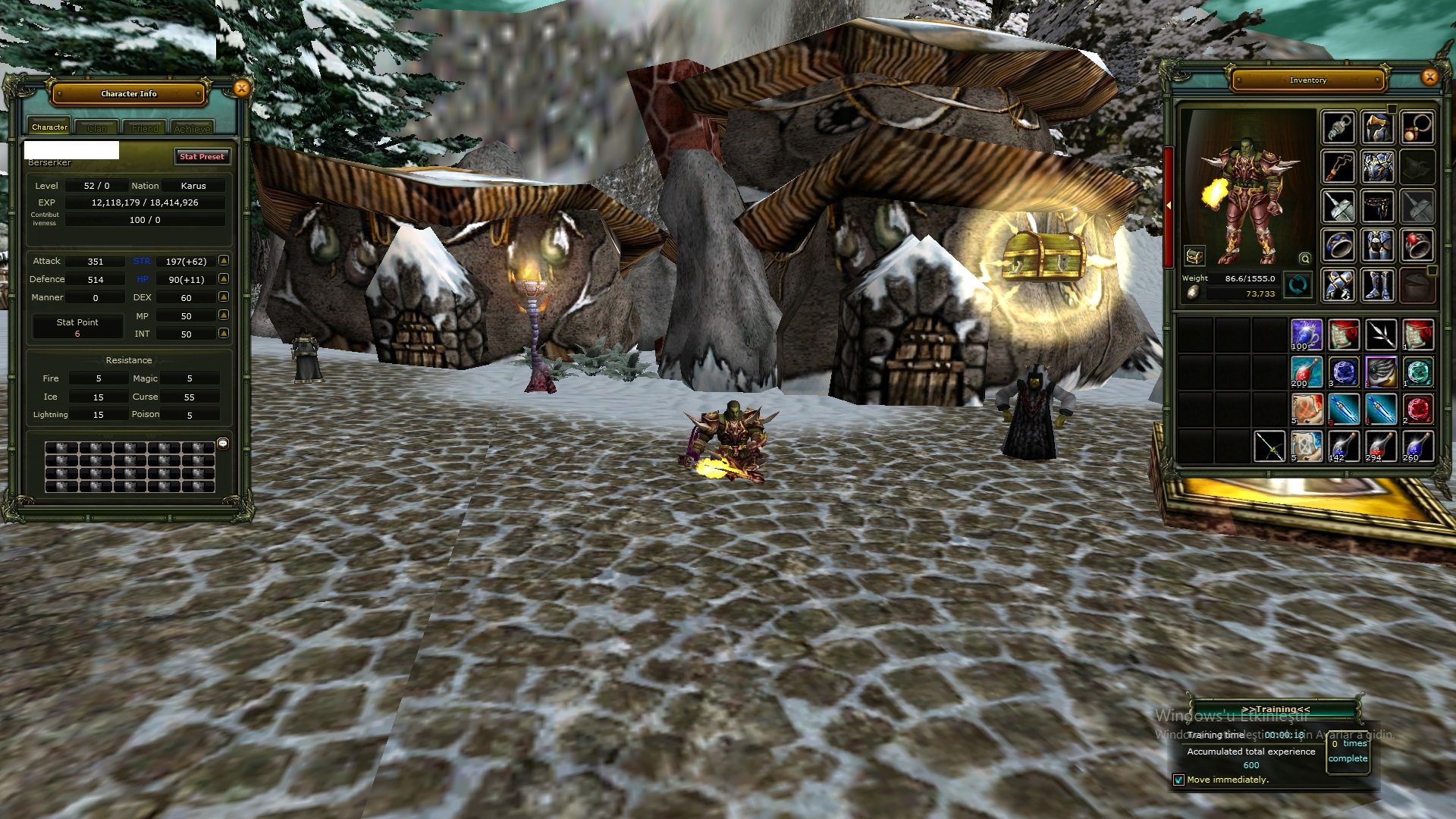Close the Character Info window

click(241, 89)
